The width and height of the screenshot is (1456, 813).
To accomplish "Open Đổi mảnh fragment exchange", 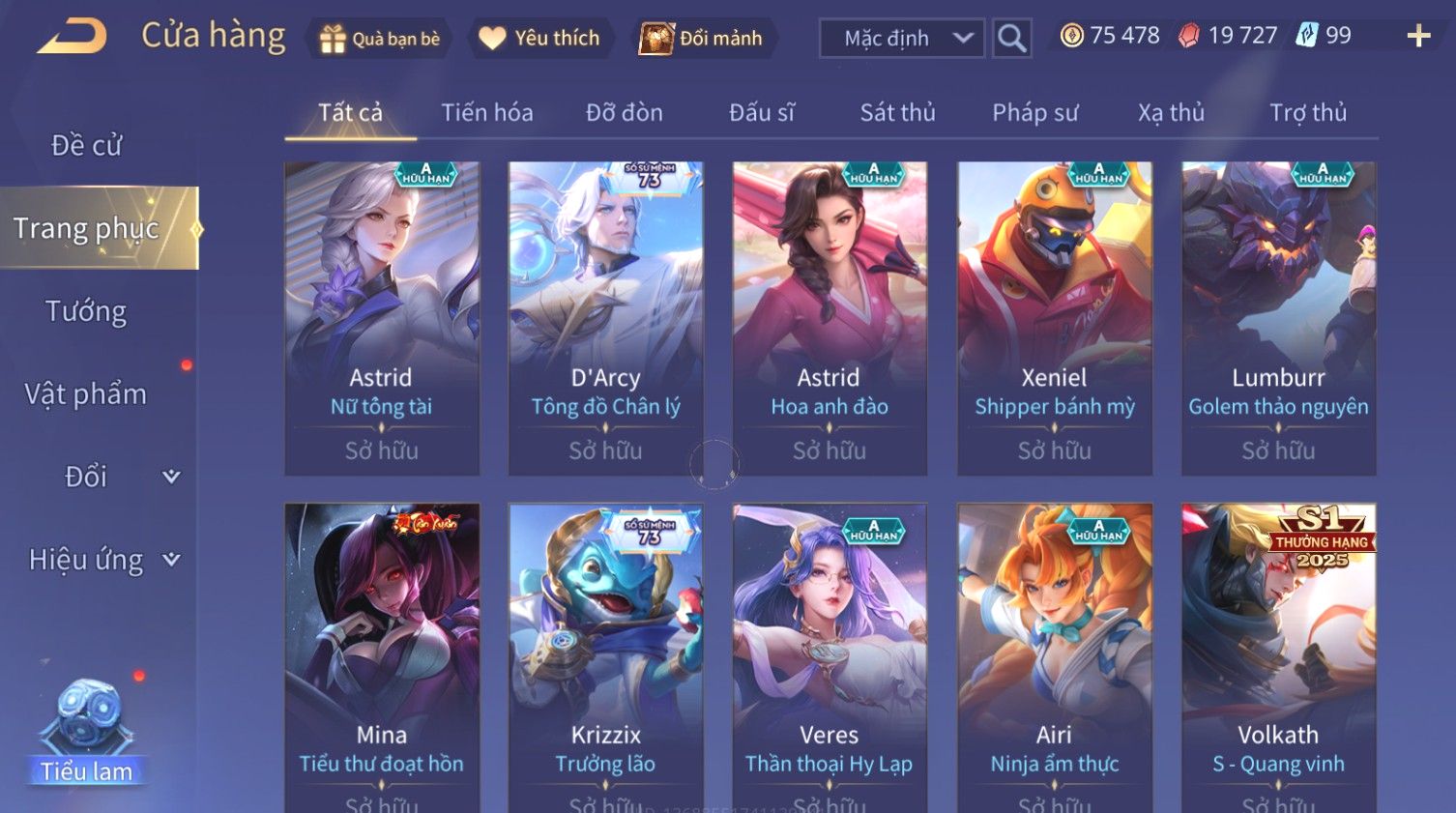I will click(703, 39).
